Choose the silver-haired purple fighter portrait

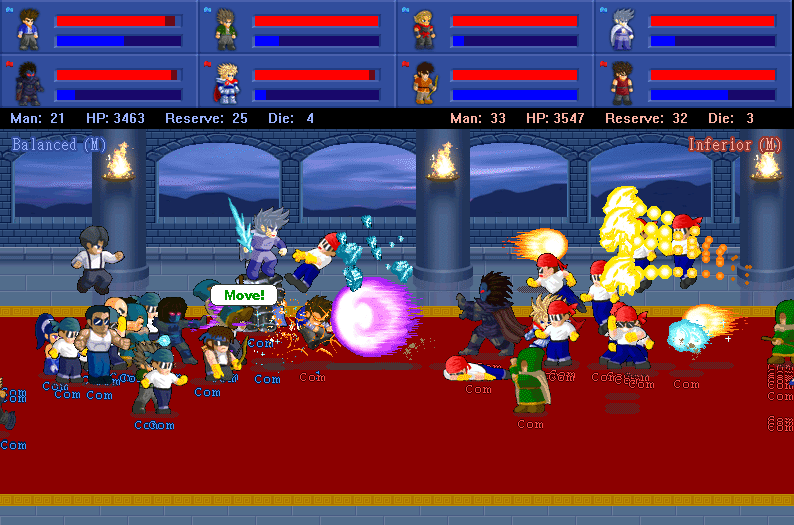click(622, 28)
